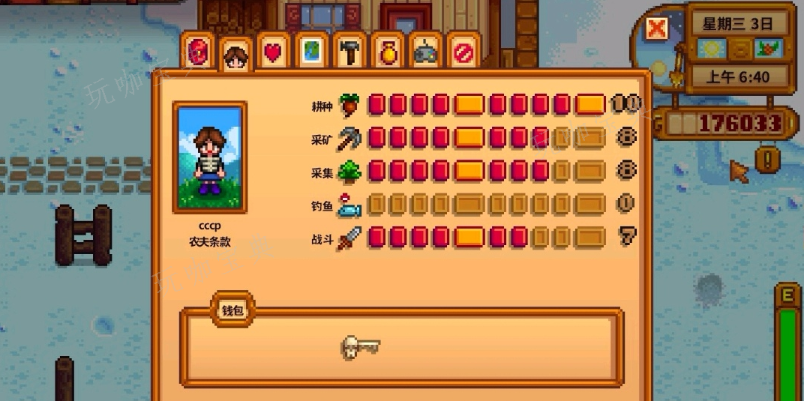Select the foraging skill tree icon

349,171
